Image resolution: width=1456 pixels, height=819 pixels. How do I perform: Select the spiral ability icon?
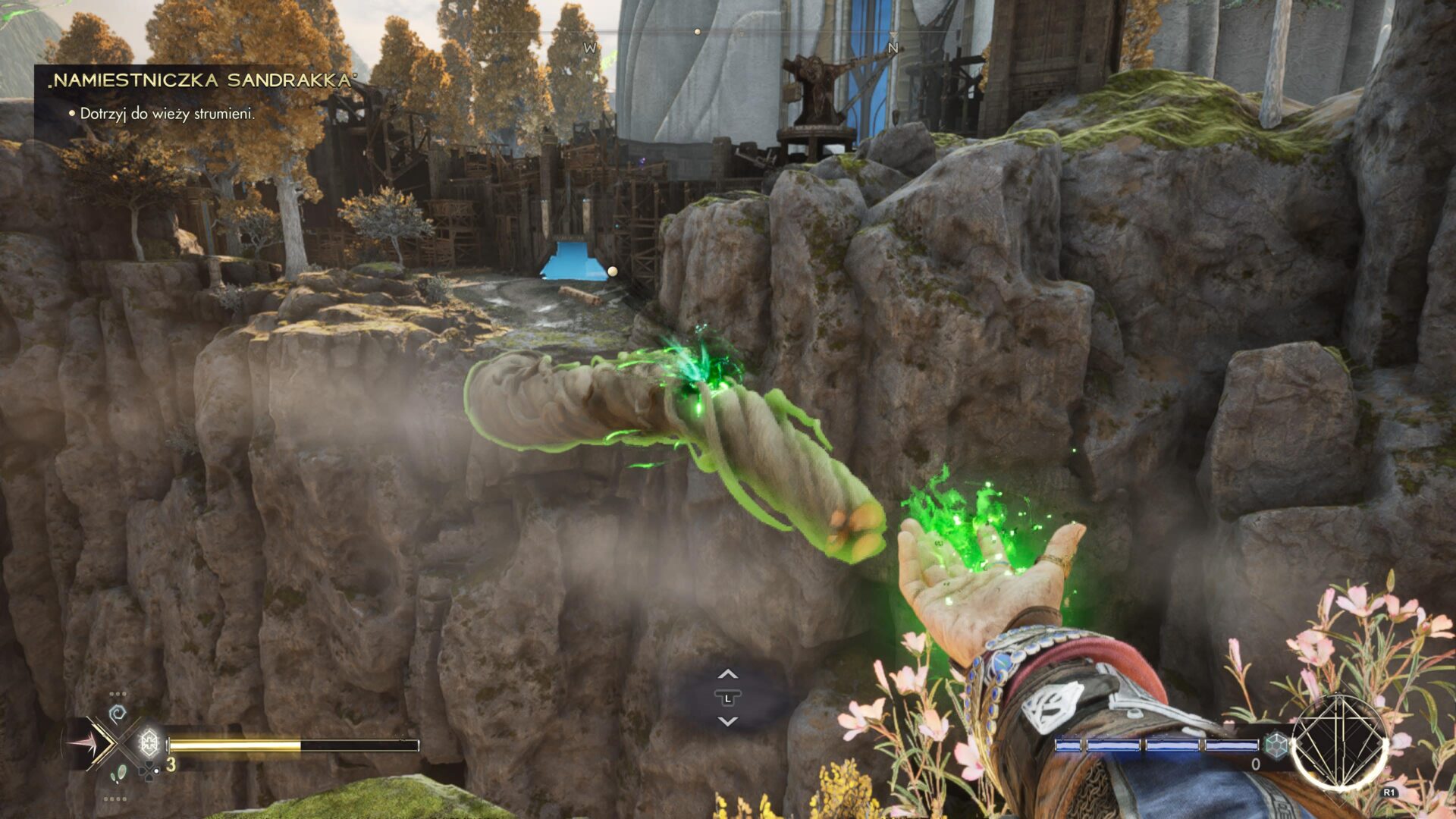[118, 714]
